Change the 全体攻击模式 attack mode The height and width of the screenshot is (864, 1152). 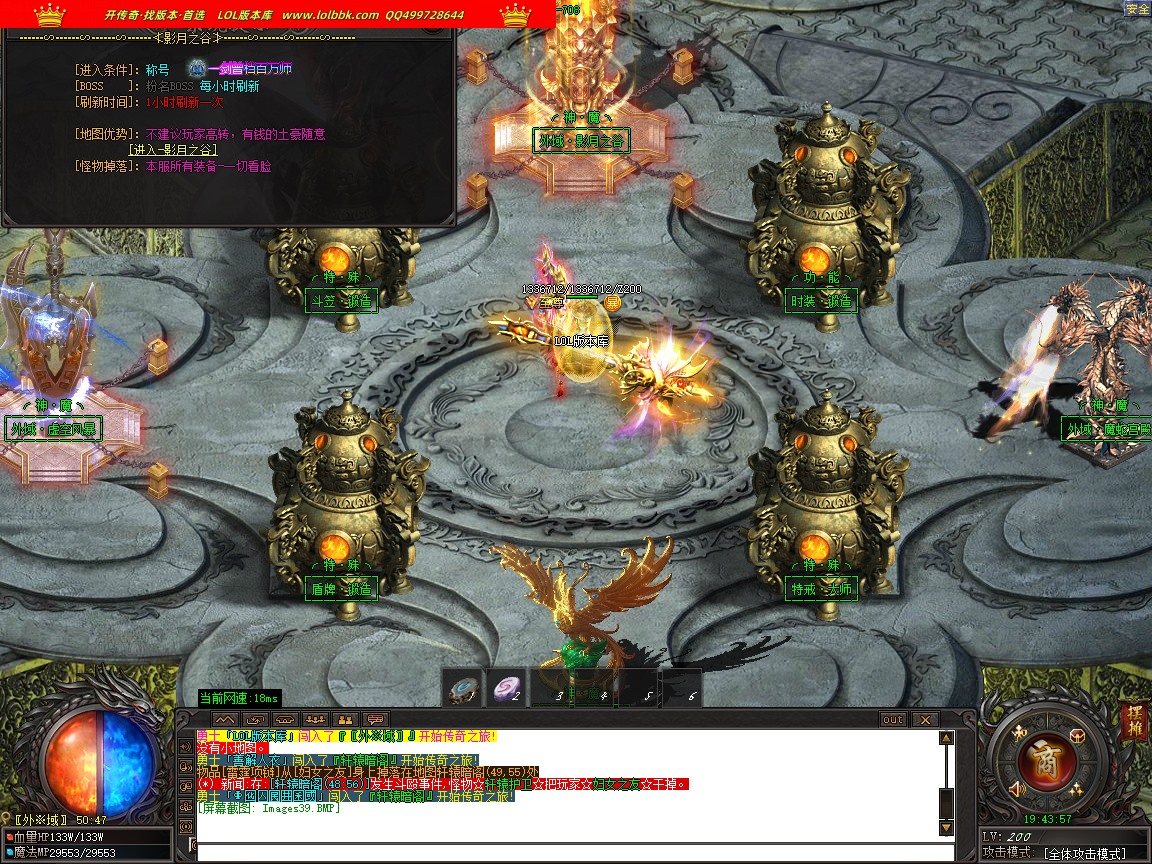coord(1083,853)
